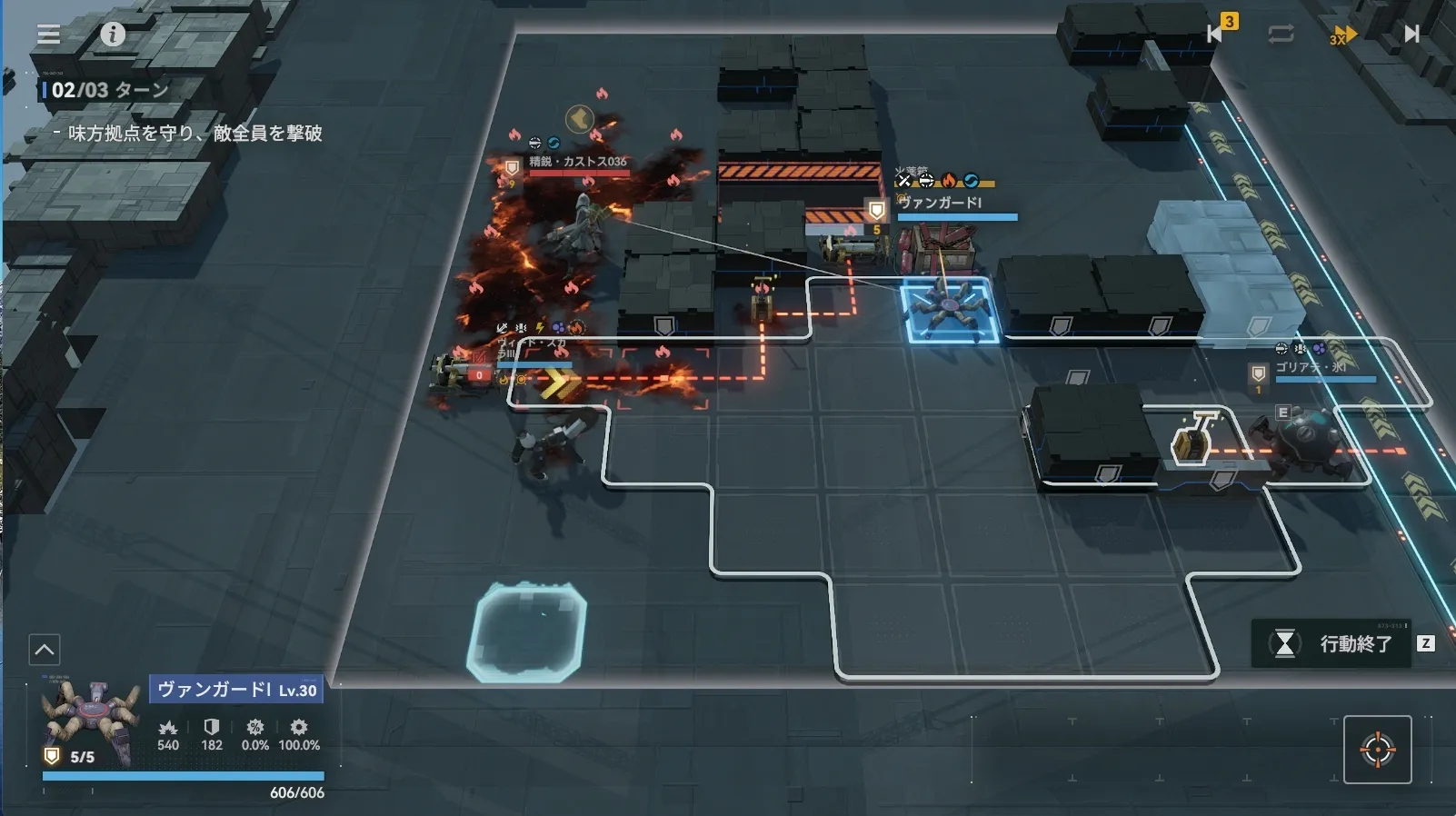1456x816 pixels.
Task: Open the hamburger menu
Action: (49, 35)
